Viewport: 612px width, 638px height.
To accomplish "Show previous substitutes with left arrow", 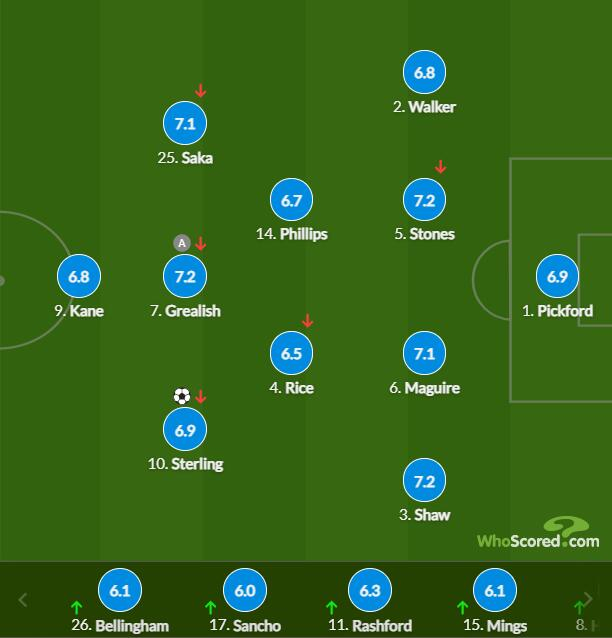I will click(x=24, y=601).
